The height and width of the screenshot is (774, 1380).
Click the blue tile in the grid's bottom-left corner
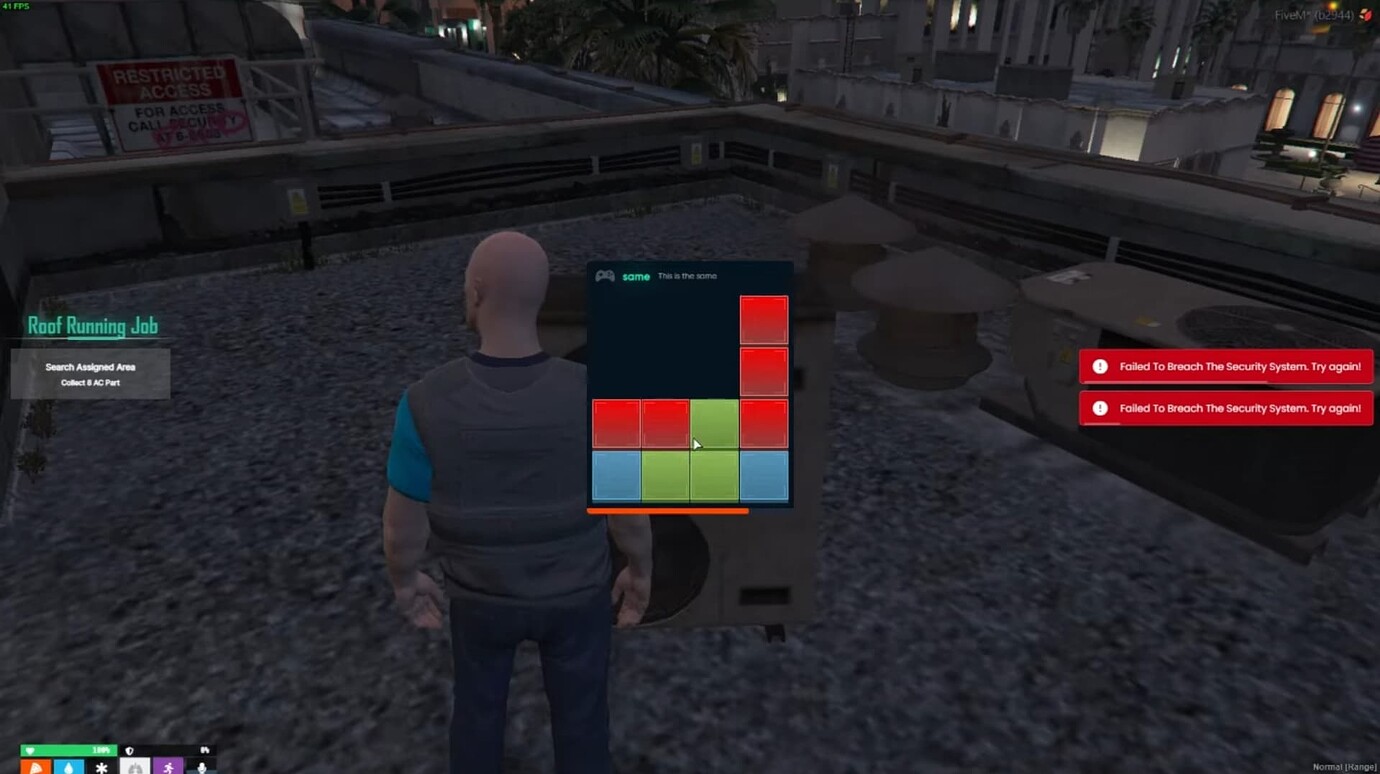tap(615, 474)
